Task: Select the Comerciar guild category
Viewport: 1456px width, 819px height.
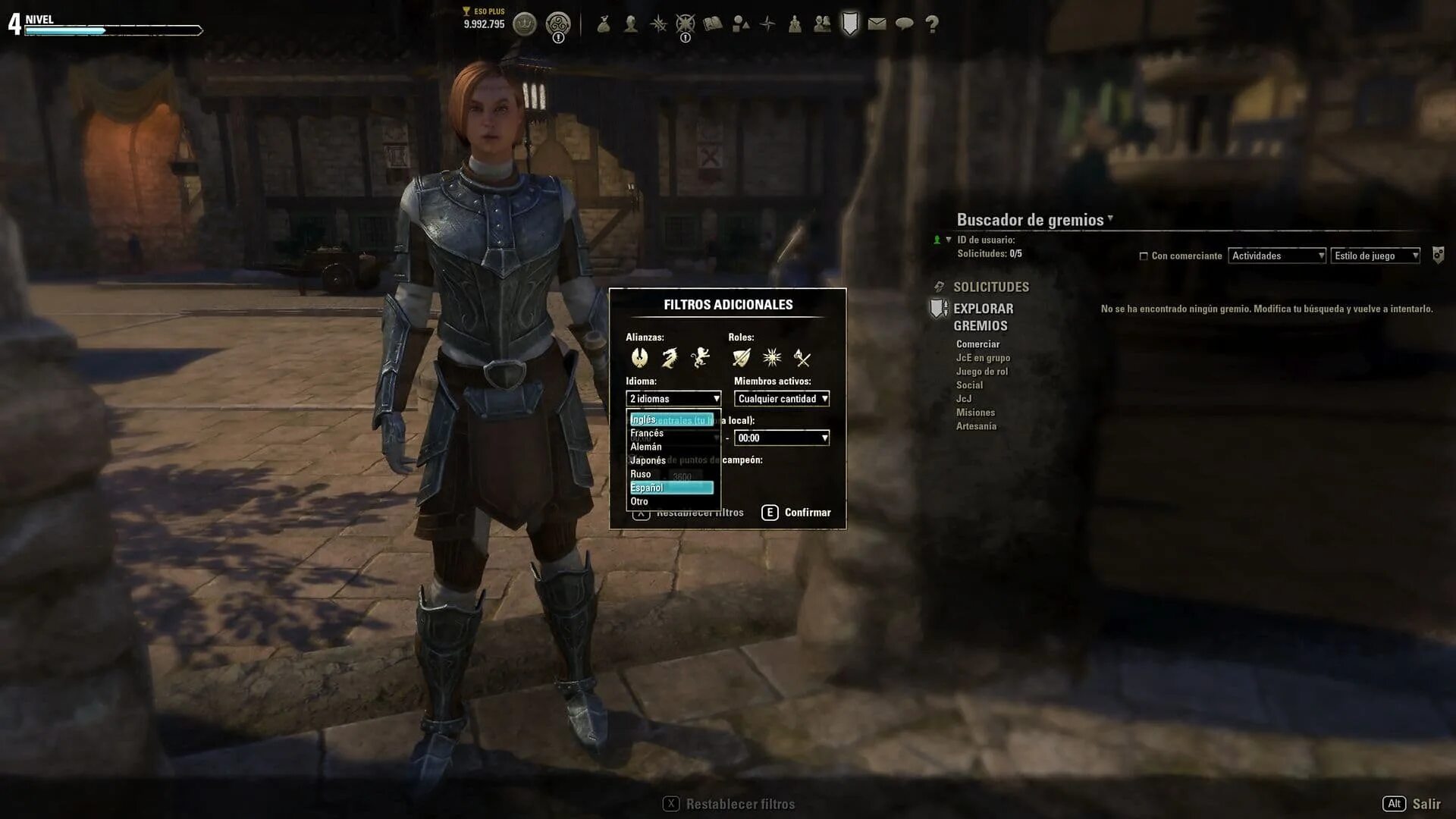Action: coord(977,344)
